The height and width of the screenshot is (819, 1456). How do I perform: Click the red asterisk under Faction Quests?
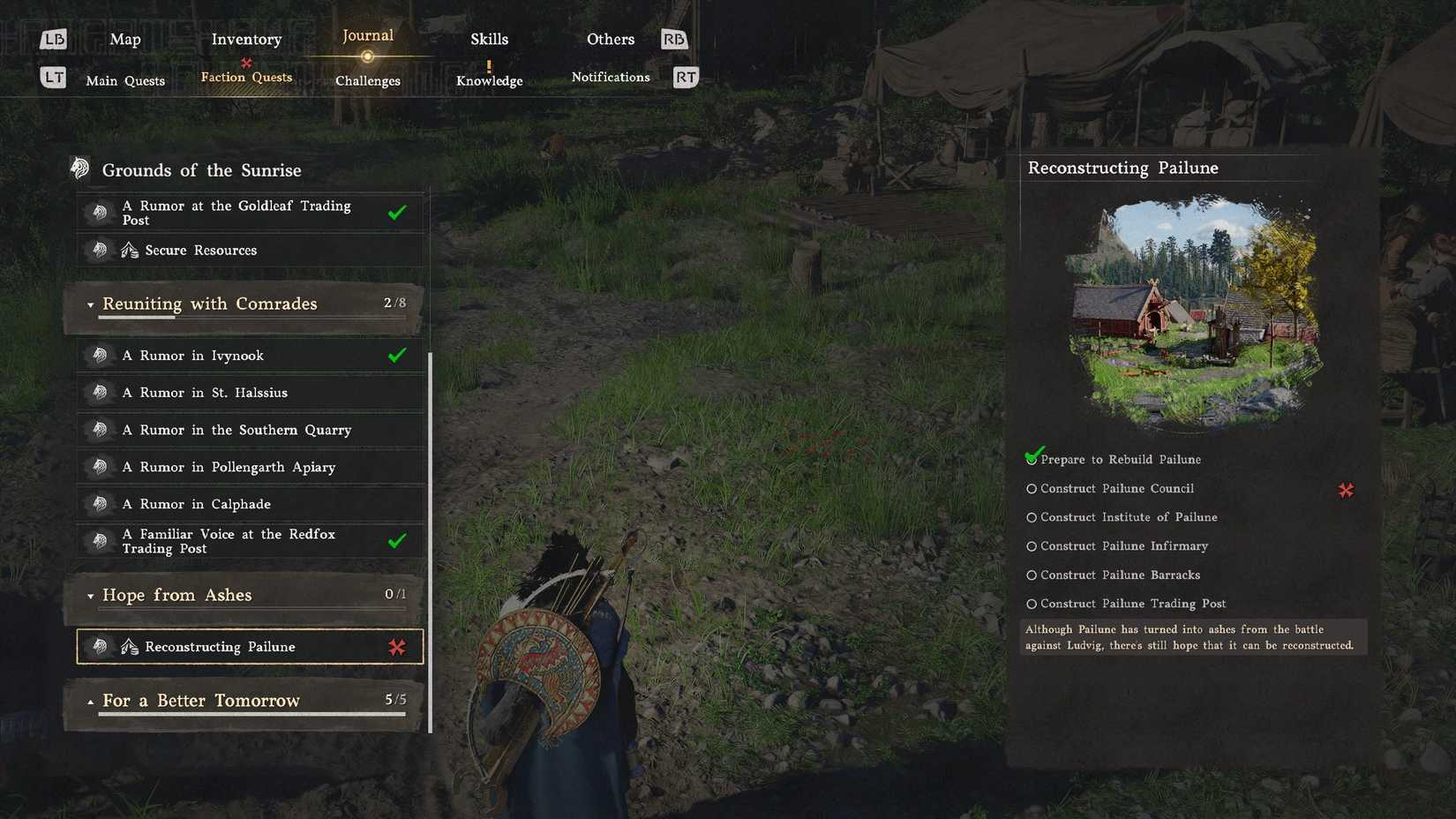(245, 63)
